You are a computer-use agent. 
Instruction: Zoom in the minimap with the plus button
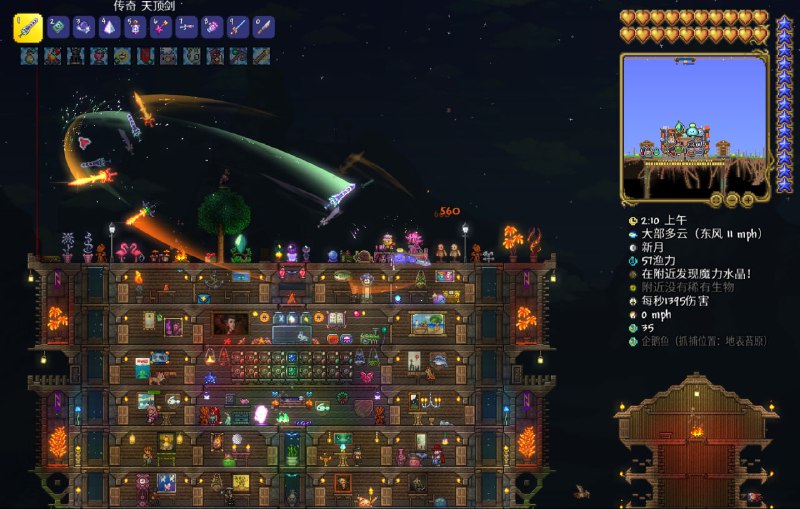coord(746,199)
